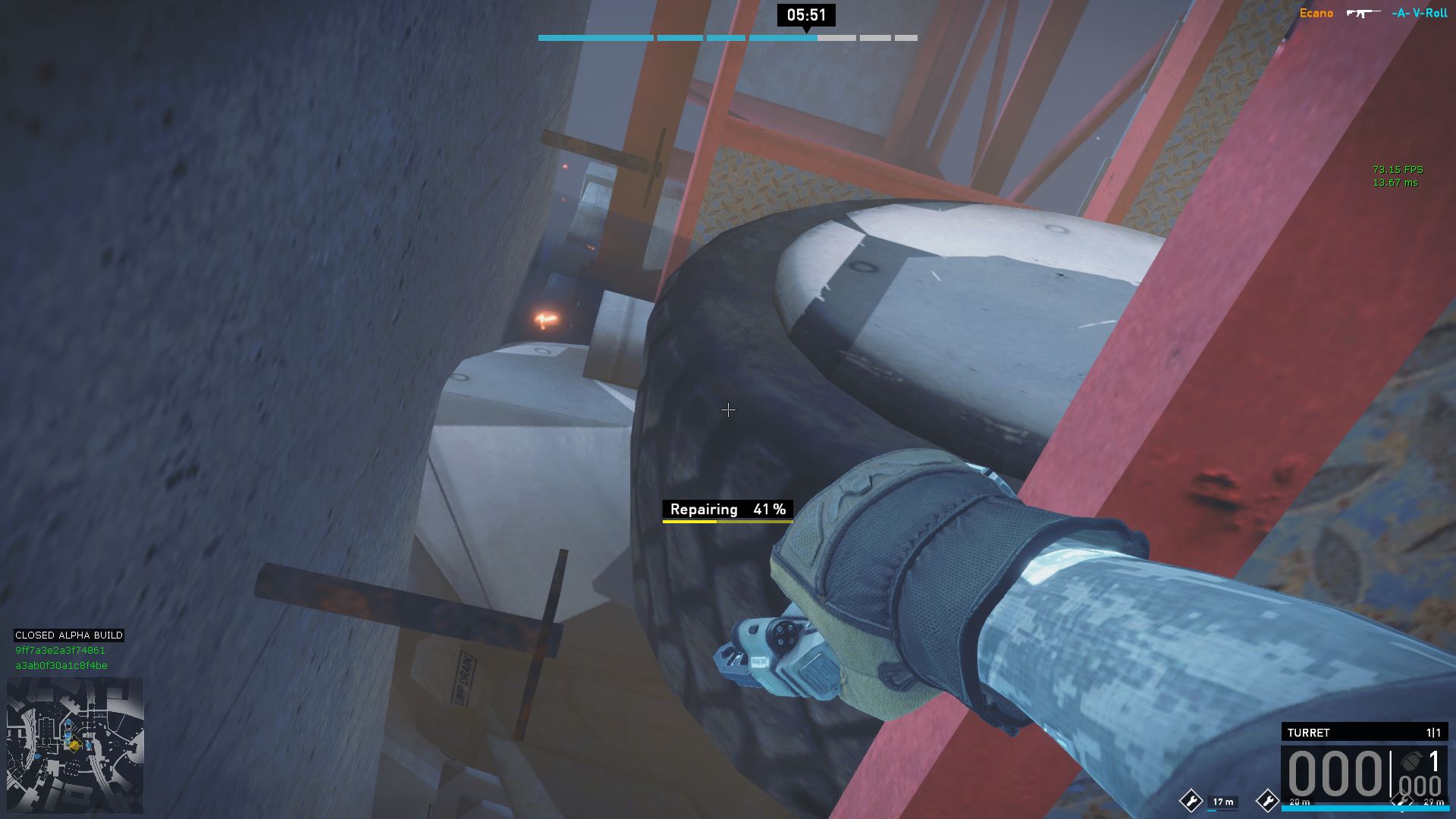Click the 28 m repair wrench marker
The height and width of the screenshot is (819, 1456).
pyautogui.click(x=1267, y=800)
